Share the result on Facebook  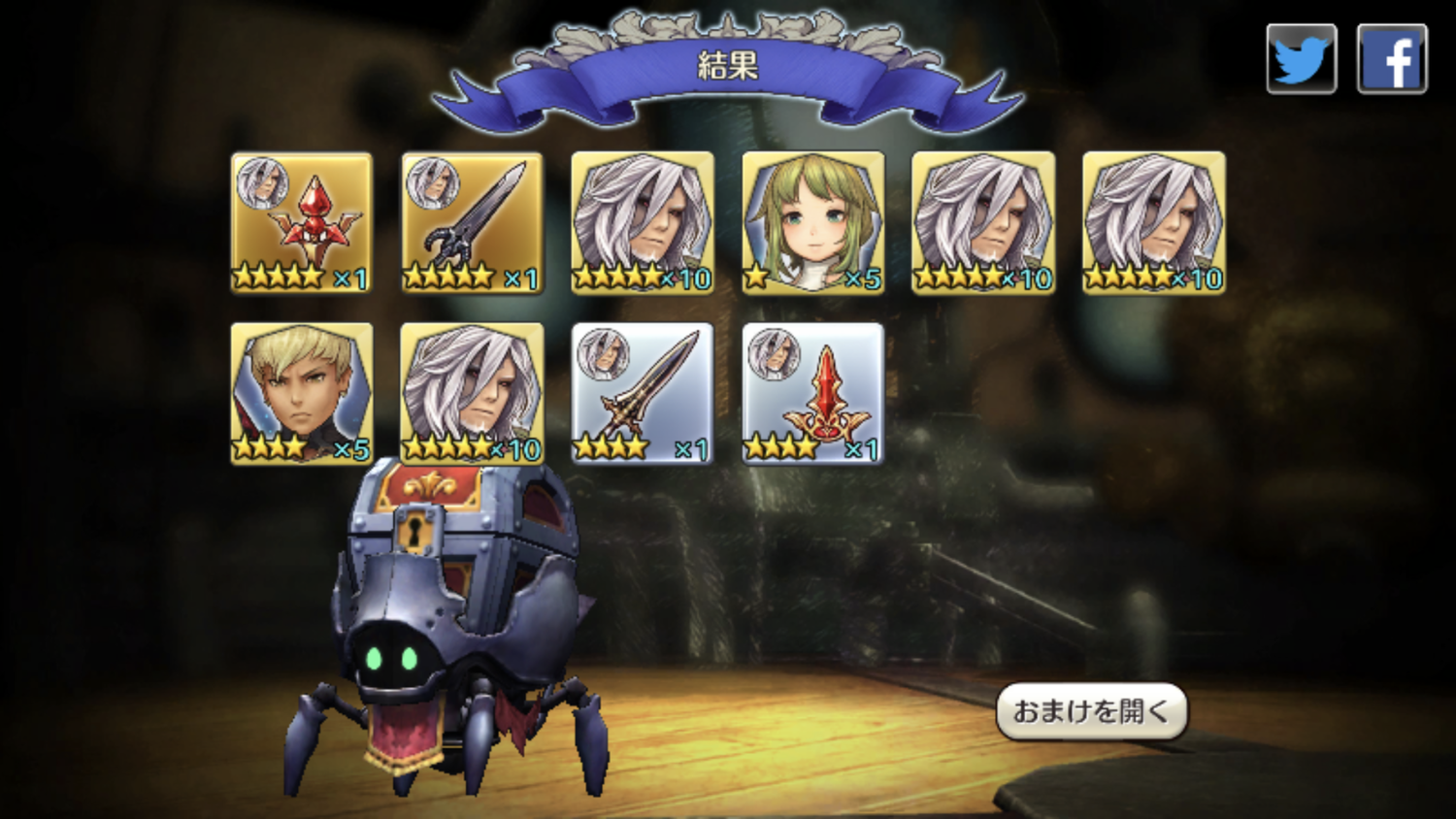1391,59
